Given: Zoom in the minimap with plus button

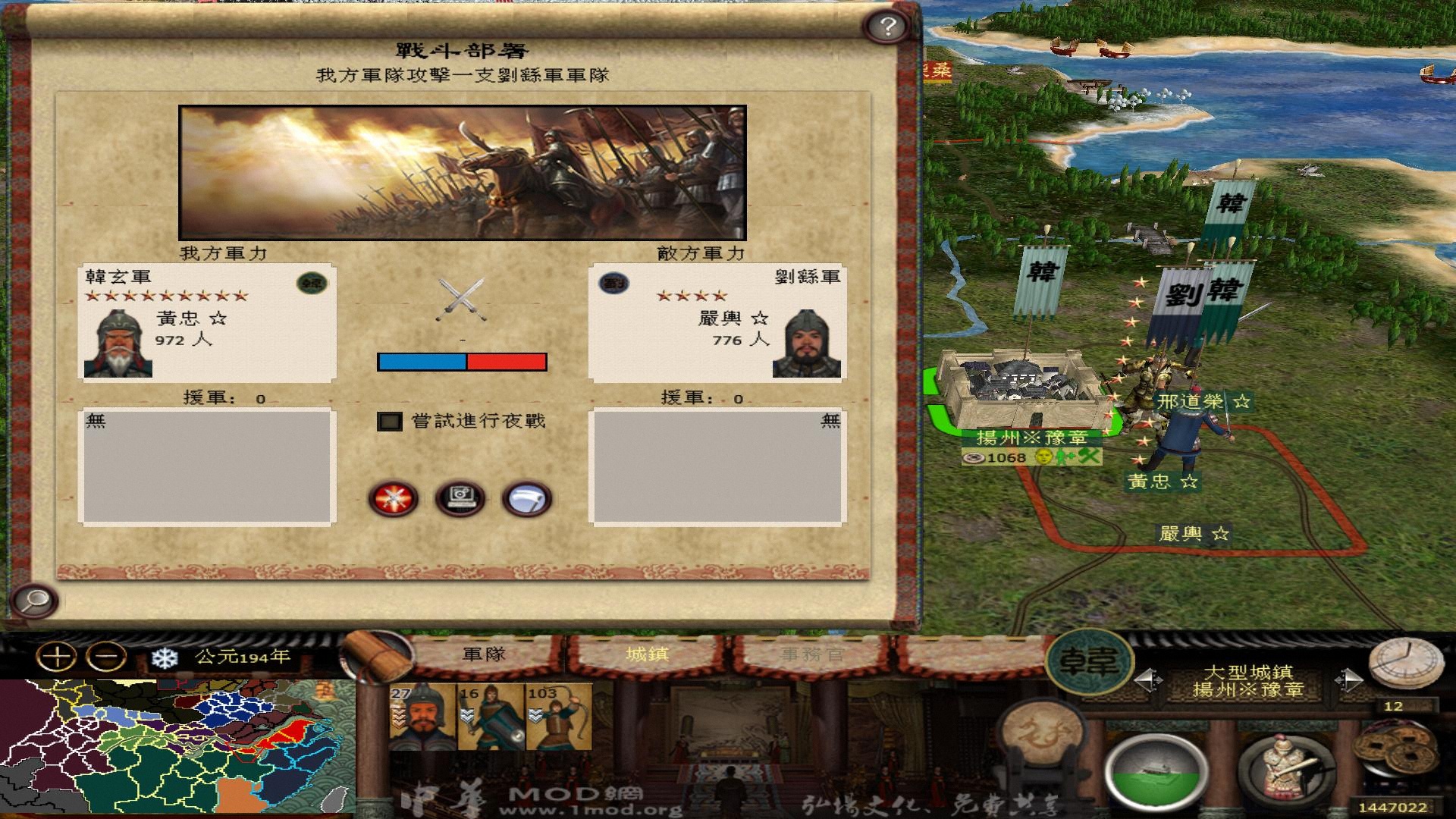Looking at the screenshot, I should coord(58,655).
